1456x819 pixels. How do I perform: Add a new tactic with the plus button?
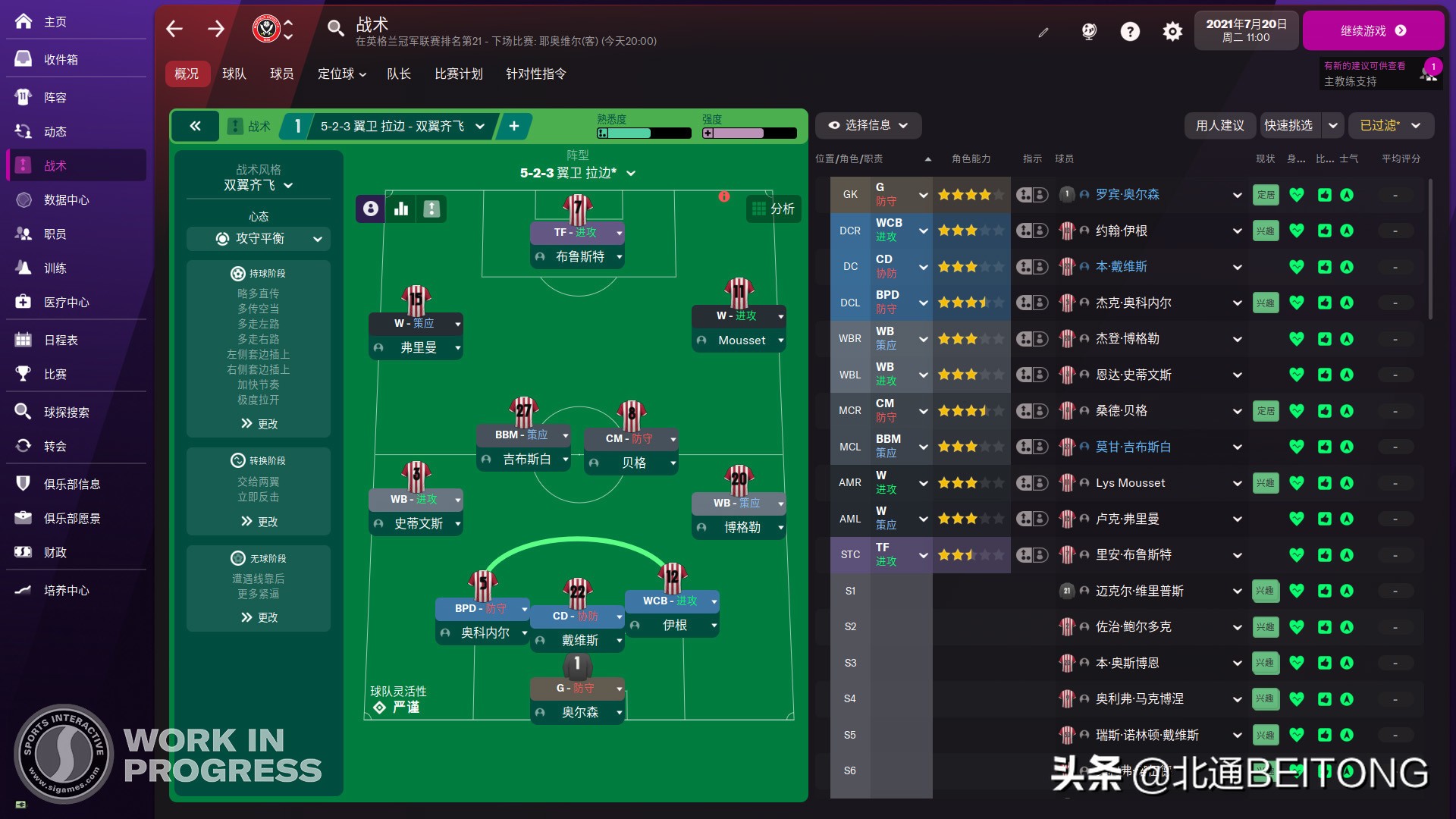pyautogui.click(x=513, y=126)
